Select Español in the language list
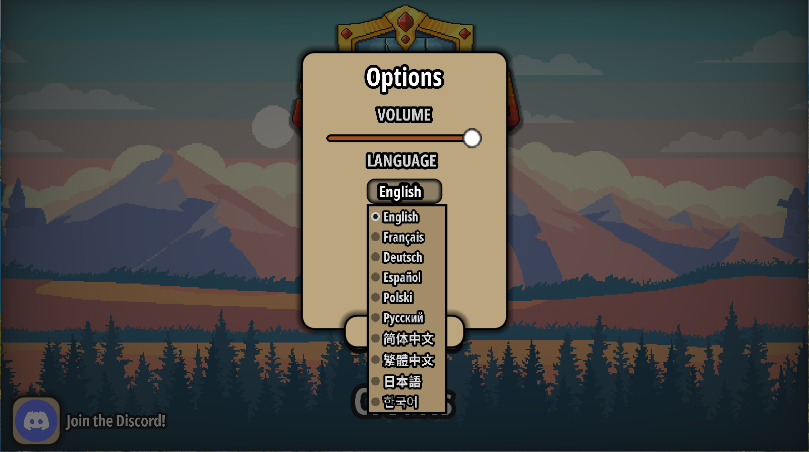 tap(402, 277)
